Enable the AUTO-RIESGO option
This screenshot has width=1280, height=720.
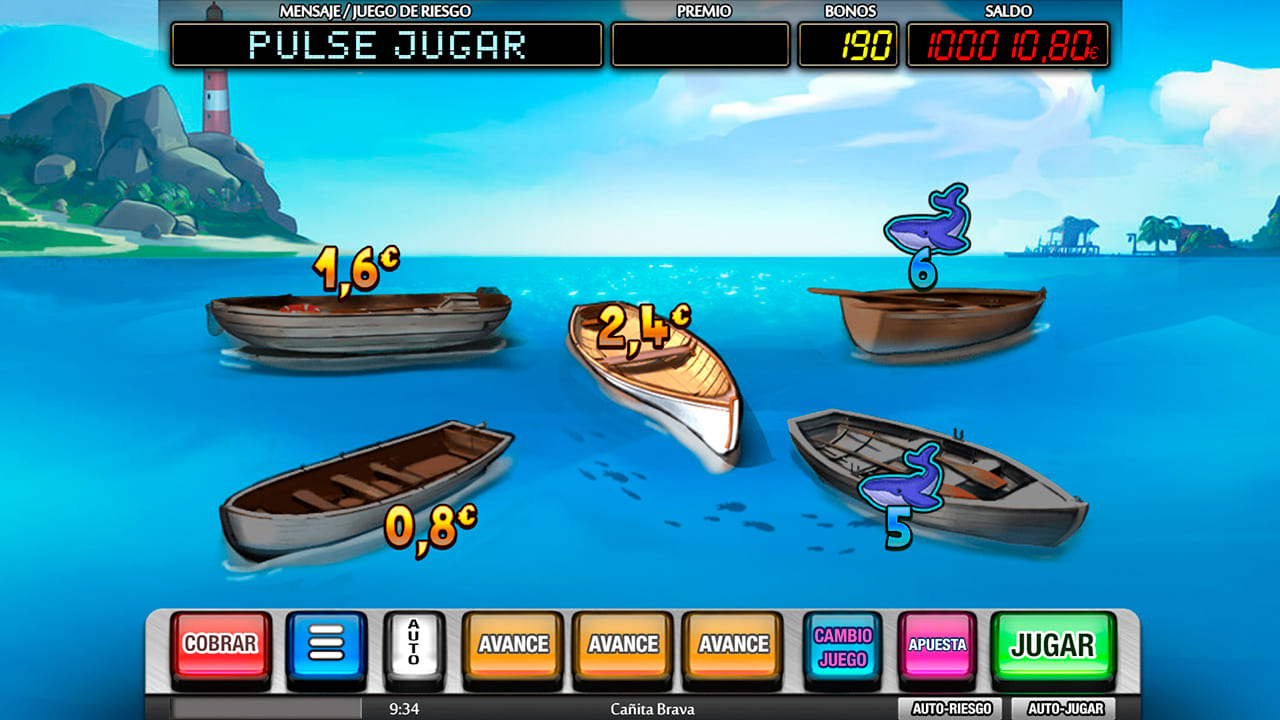click(950, 709)
